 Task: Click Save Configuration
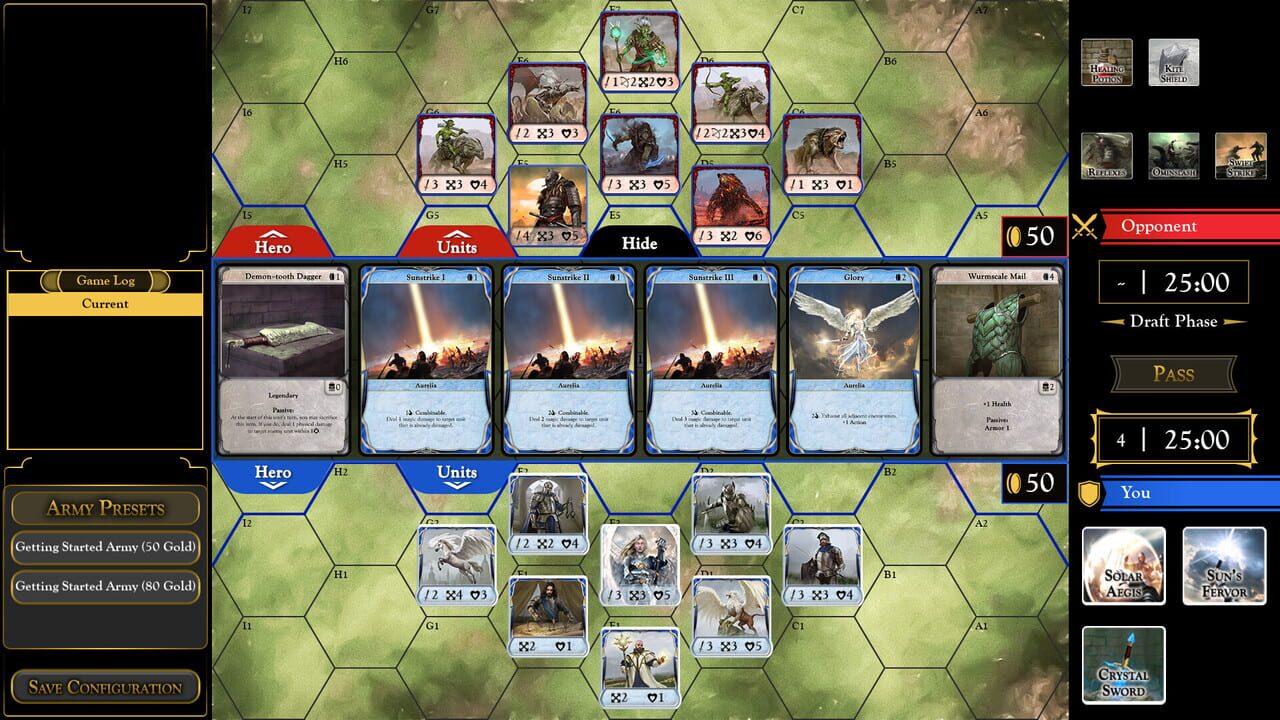[x=105, y=687]
